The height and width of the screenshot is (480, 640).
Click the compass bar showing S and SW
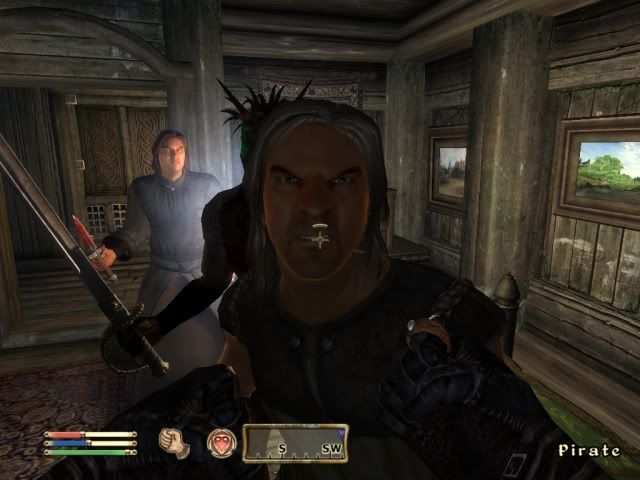295,444
